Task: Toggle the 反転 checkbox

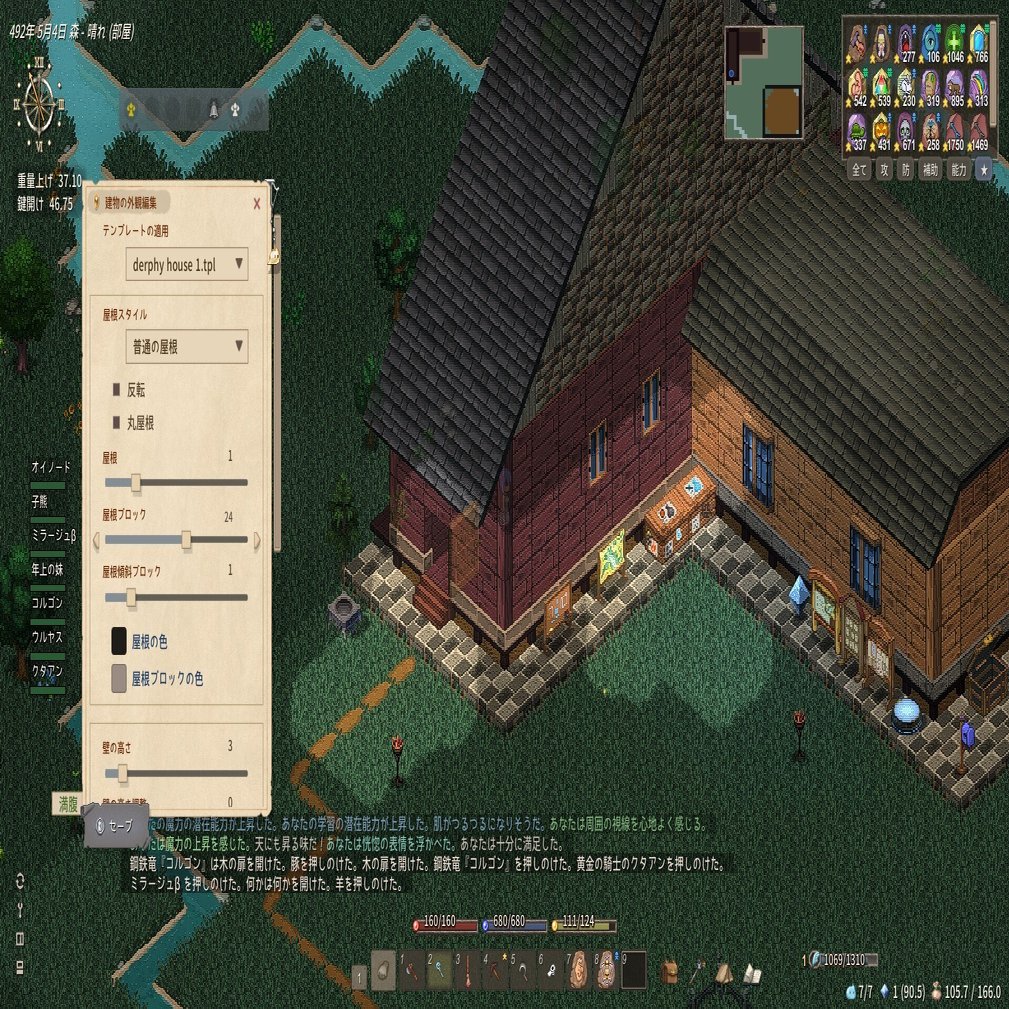Action: tap(116, 389)
